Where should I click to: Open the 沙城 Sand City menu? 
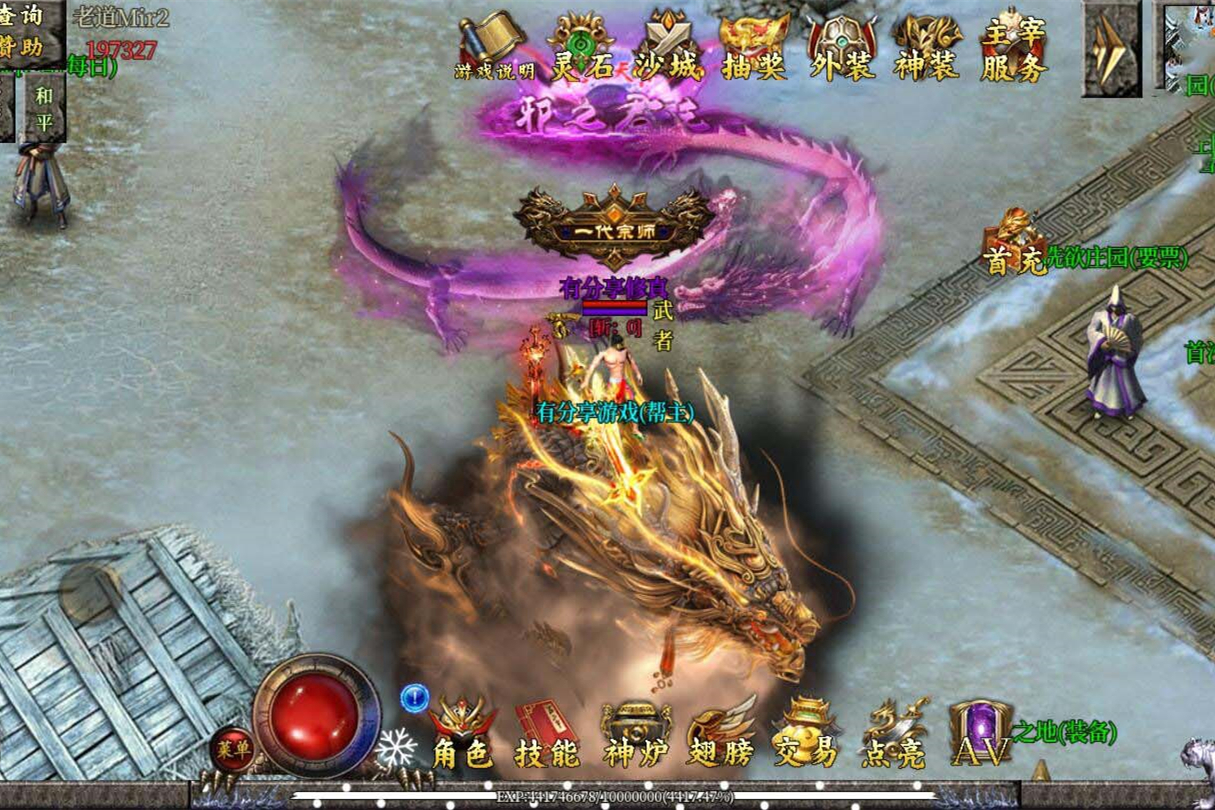668,47
